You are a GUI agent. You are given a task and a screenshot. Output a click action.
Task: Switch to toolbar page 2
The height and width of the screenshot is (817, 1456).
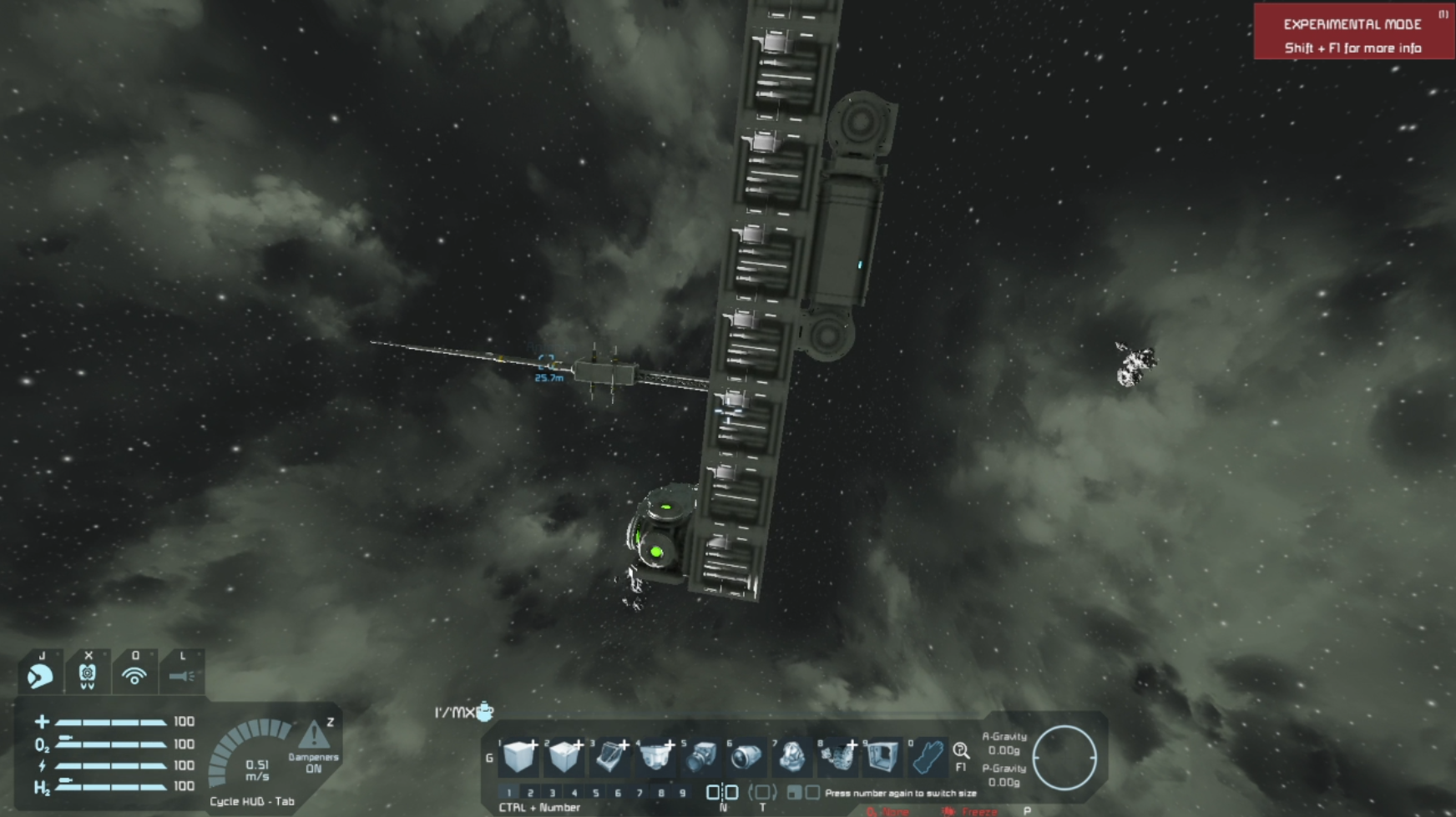click(530, 793)
